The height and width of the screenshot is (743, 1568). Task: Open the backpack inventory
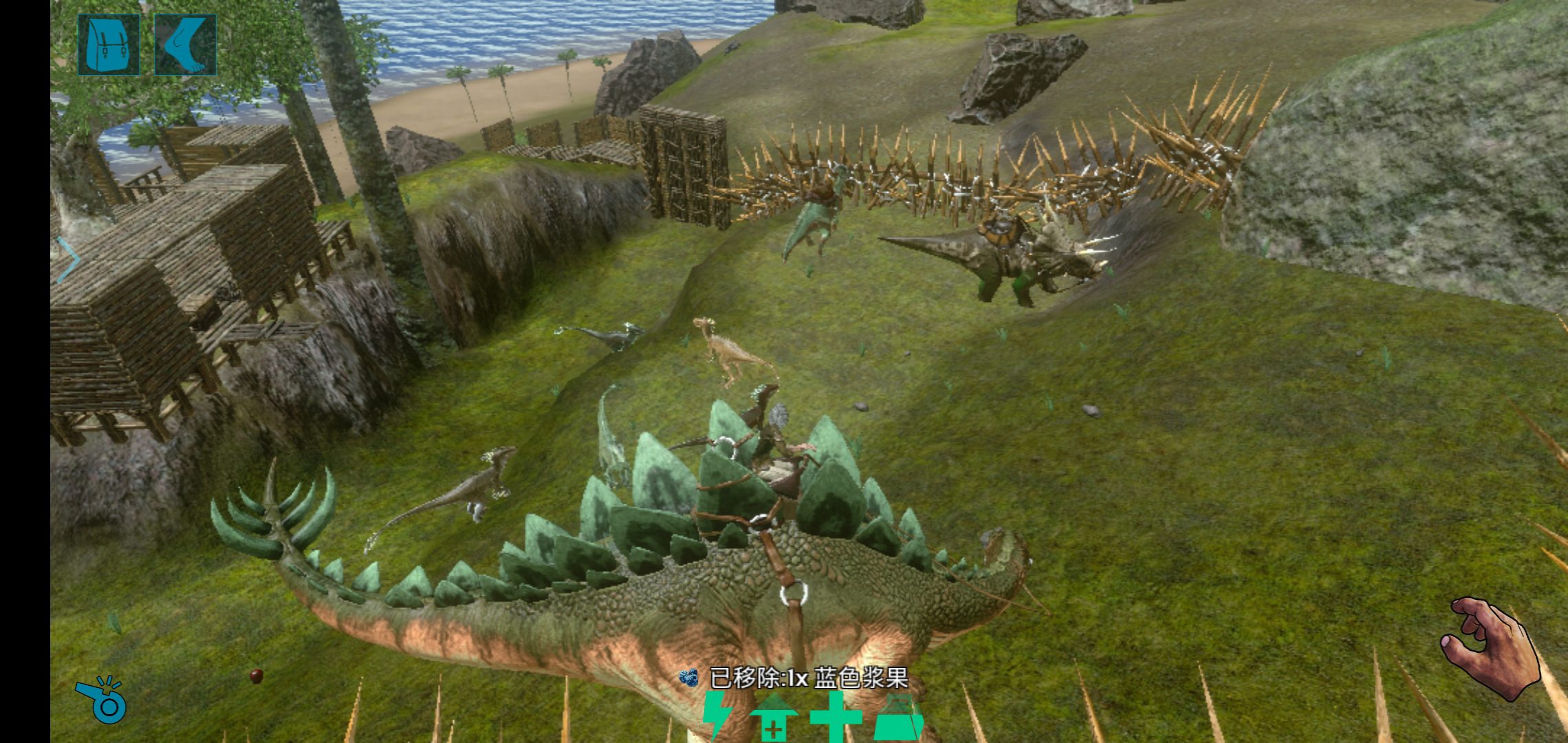tap(109, 45)
